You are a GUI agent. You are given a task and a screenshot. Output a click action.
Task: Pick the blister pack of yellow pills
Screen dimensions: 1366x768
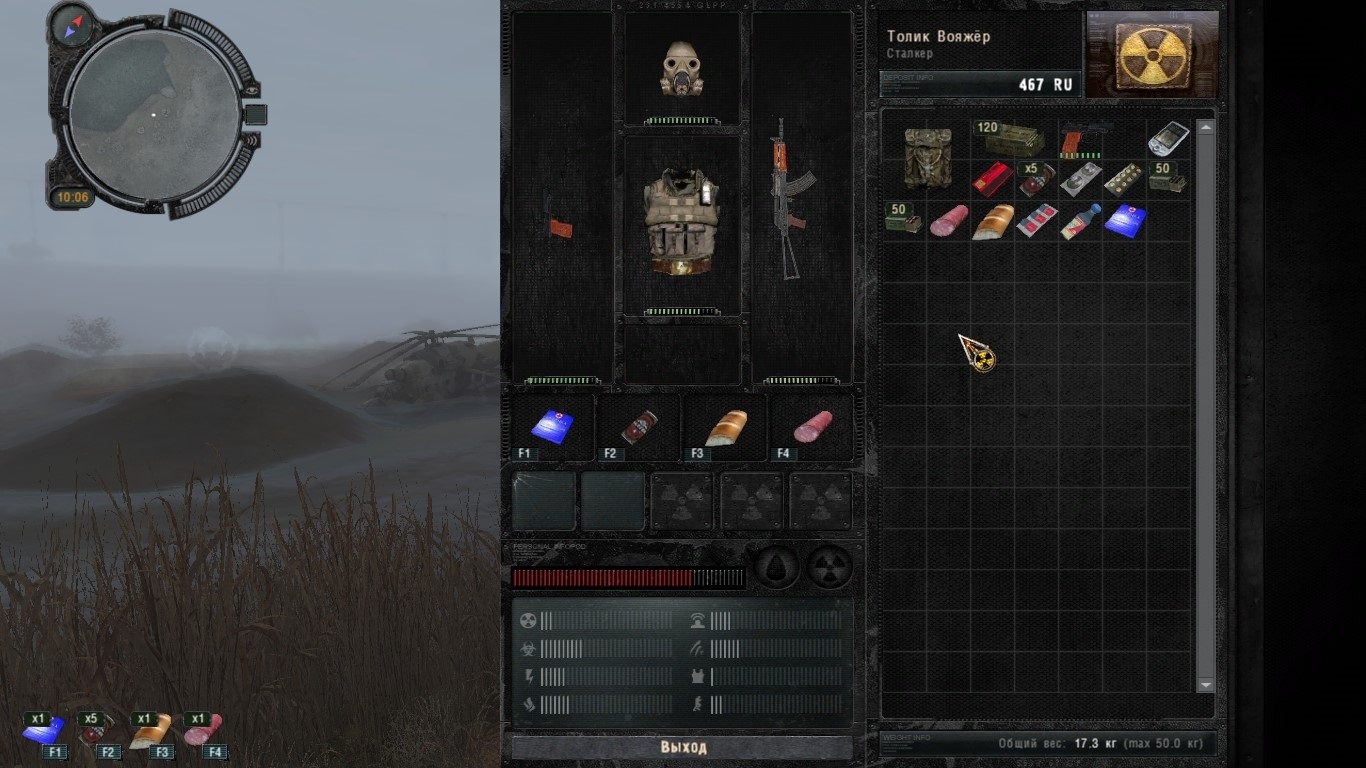click(x=1123, y=179)
